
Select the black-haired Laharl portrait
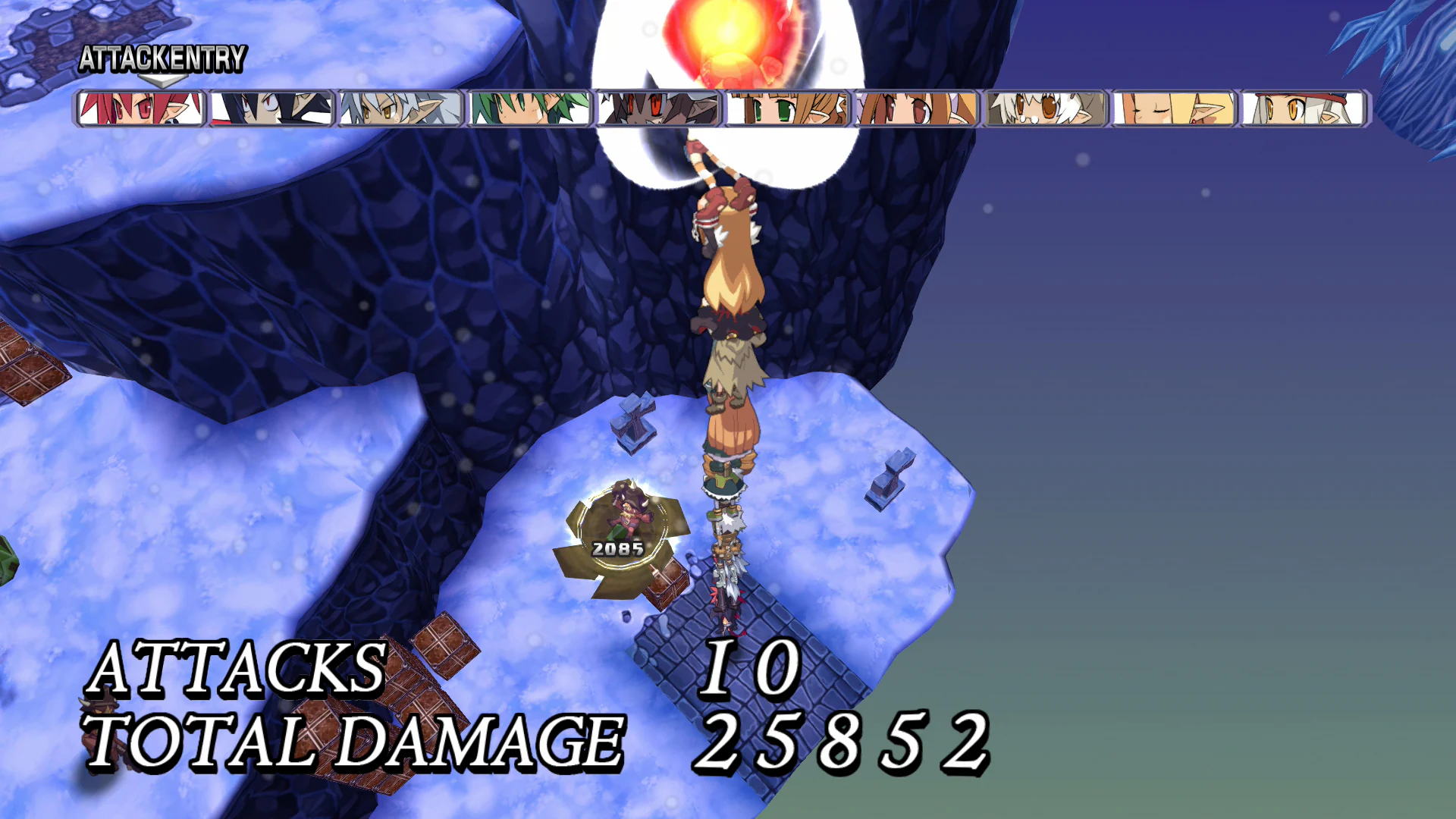click(270, 108)
